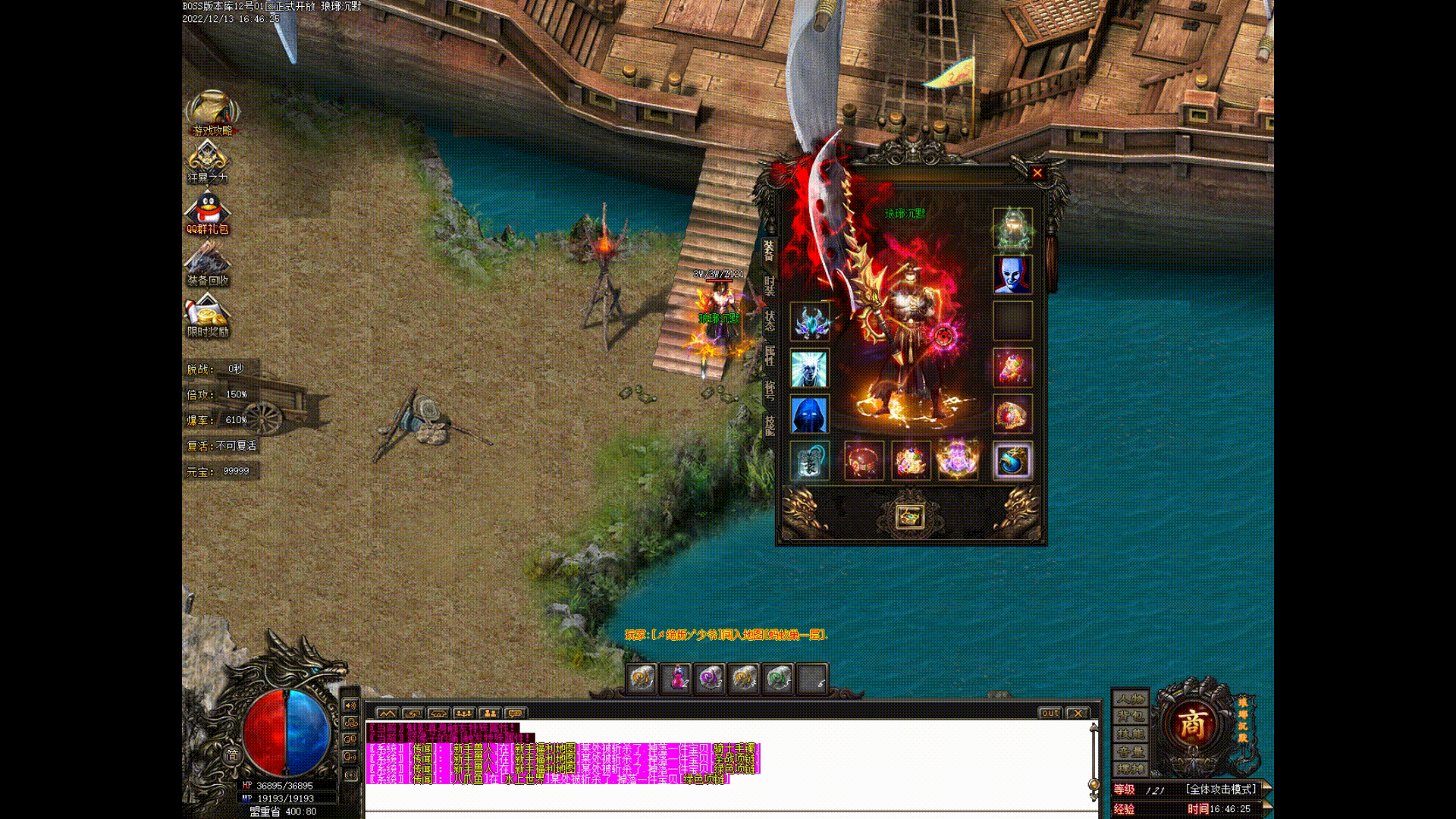Open the 背包 bag menu
1456x819 pixels.
(x=1130, y=717)
